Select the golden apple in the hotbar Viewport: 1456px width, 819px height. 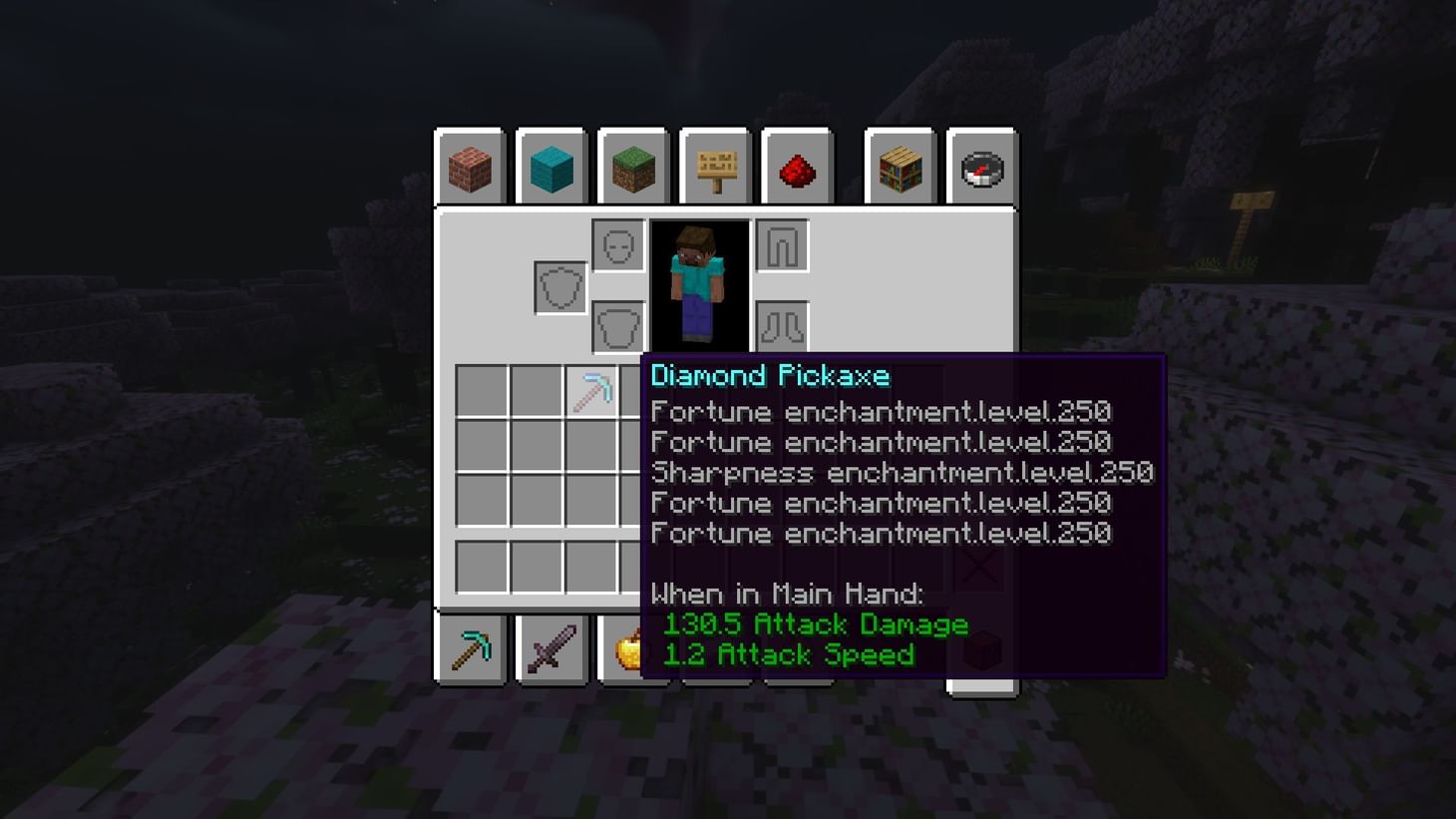point(633,646)
